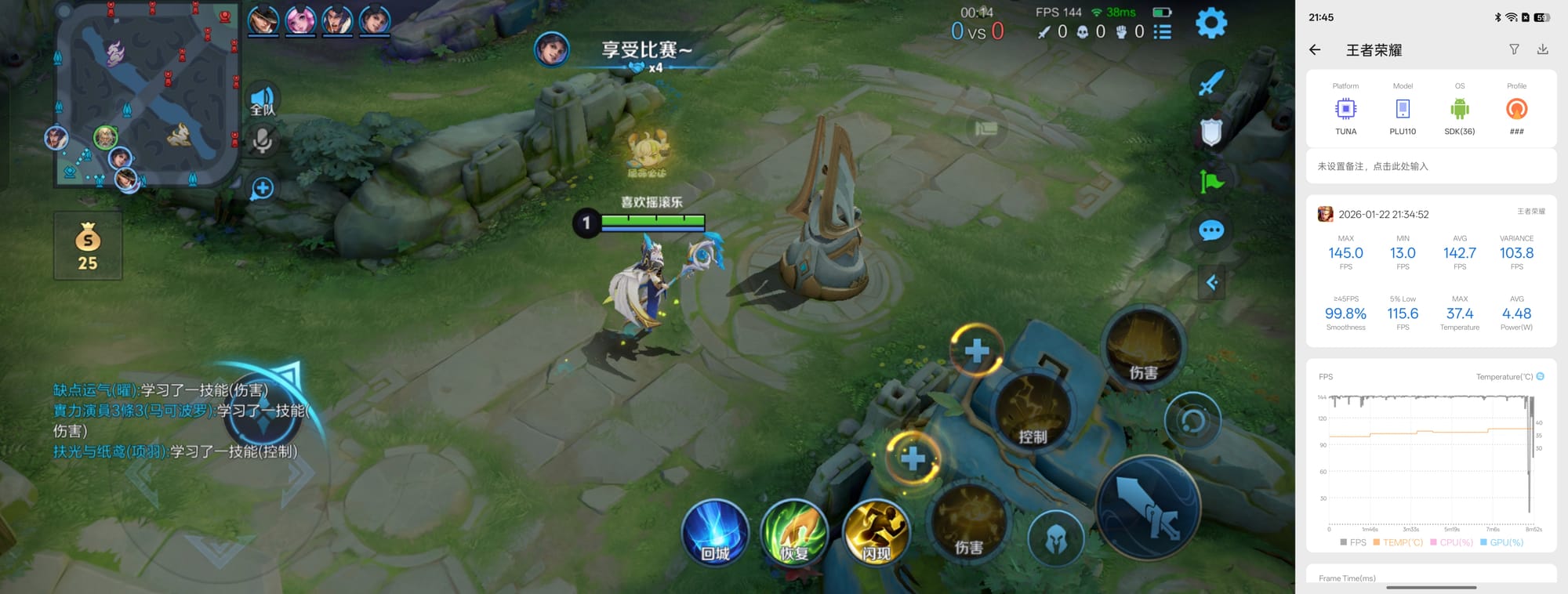Toggle the 全队 team voice speaker
This screenshot has width=1568, height=594.
[x=263, y=100]
